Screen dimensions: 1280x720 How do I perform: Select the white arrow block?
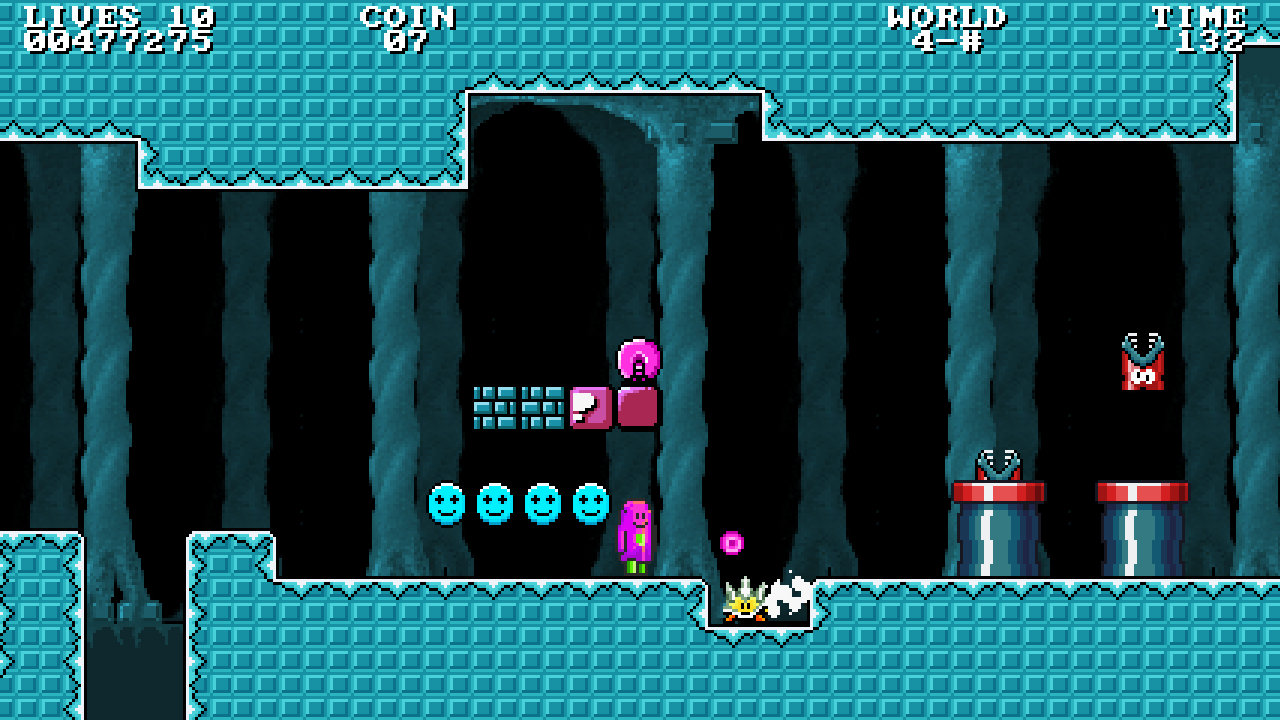click(589, 406)
